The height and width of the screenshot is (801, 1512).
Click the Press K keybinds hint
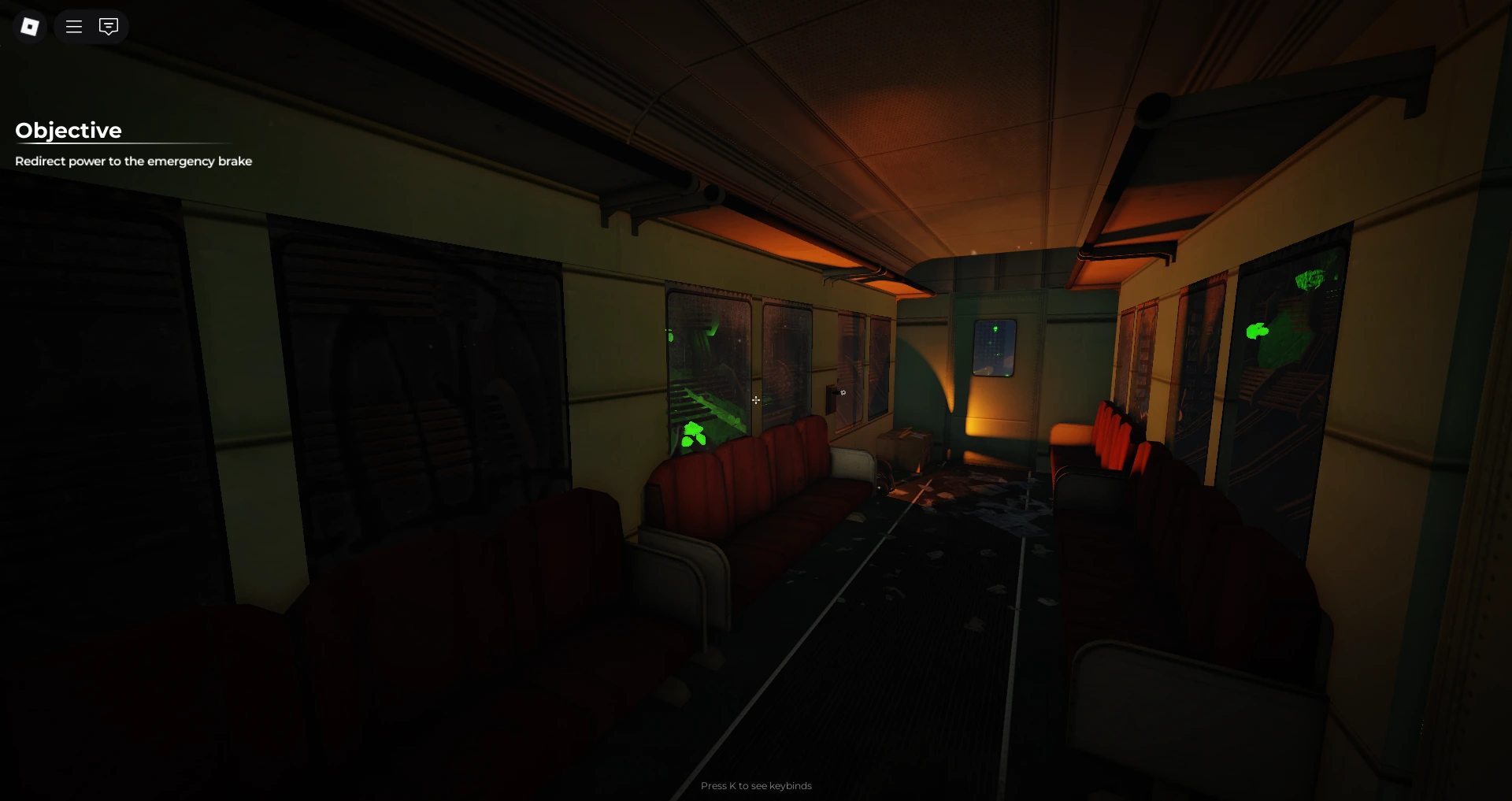click(x=756, y=785)
